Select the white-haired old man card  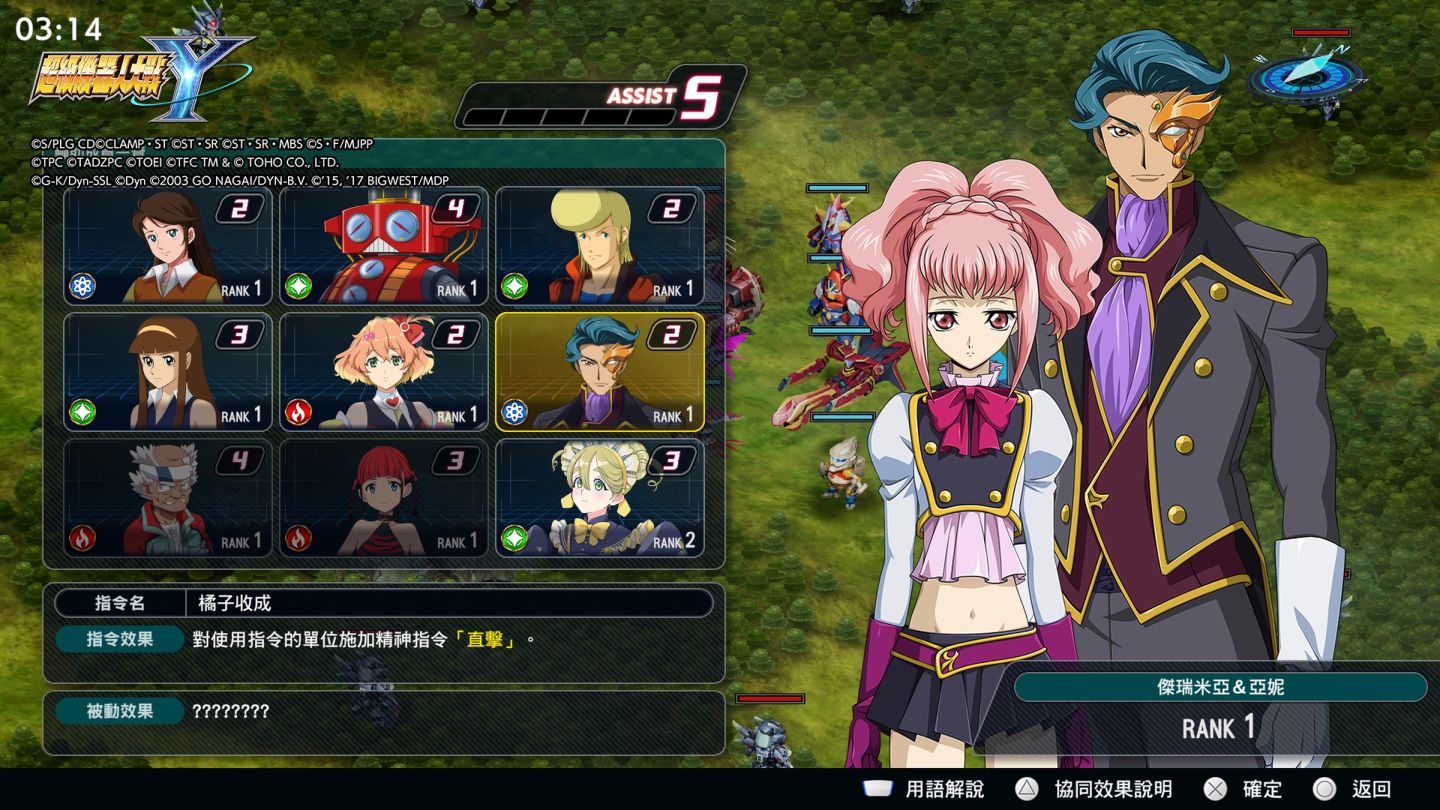[x=168, y=498]
